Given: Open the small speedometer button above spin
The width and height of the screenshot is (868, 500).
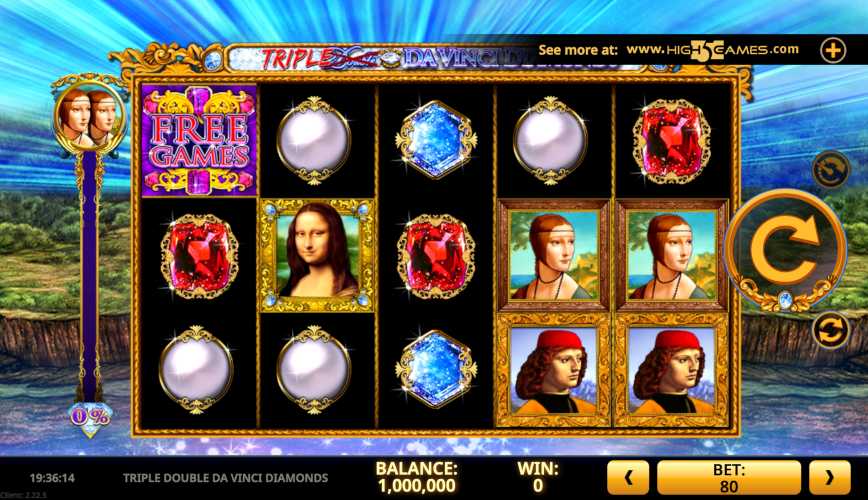Looking at the screenshot, I should click(x=830, y=169).
